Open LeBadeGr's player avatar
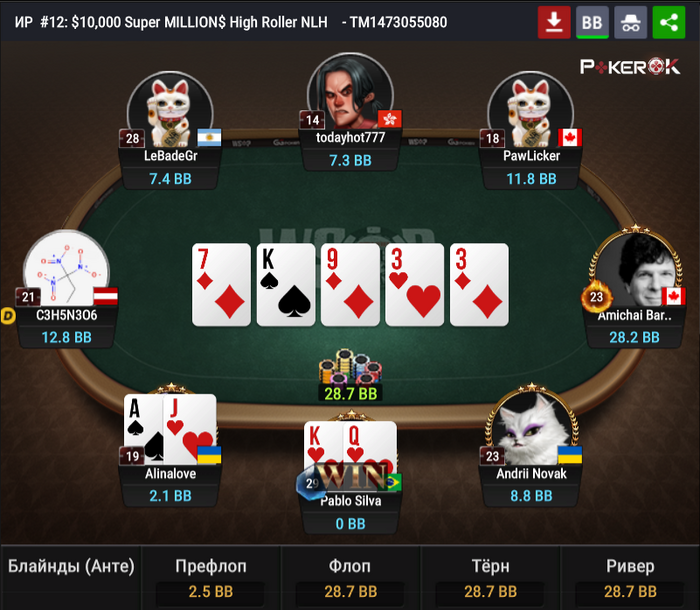Viewport: 700px width, 610px height. coord(170,108)
